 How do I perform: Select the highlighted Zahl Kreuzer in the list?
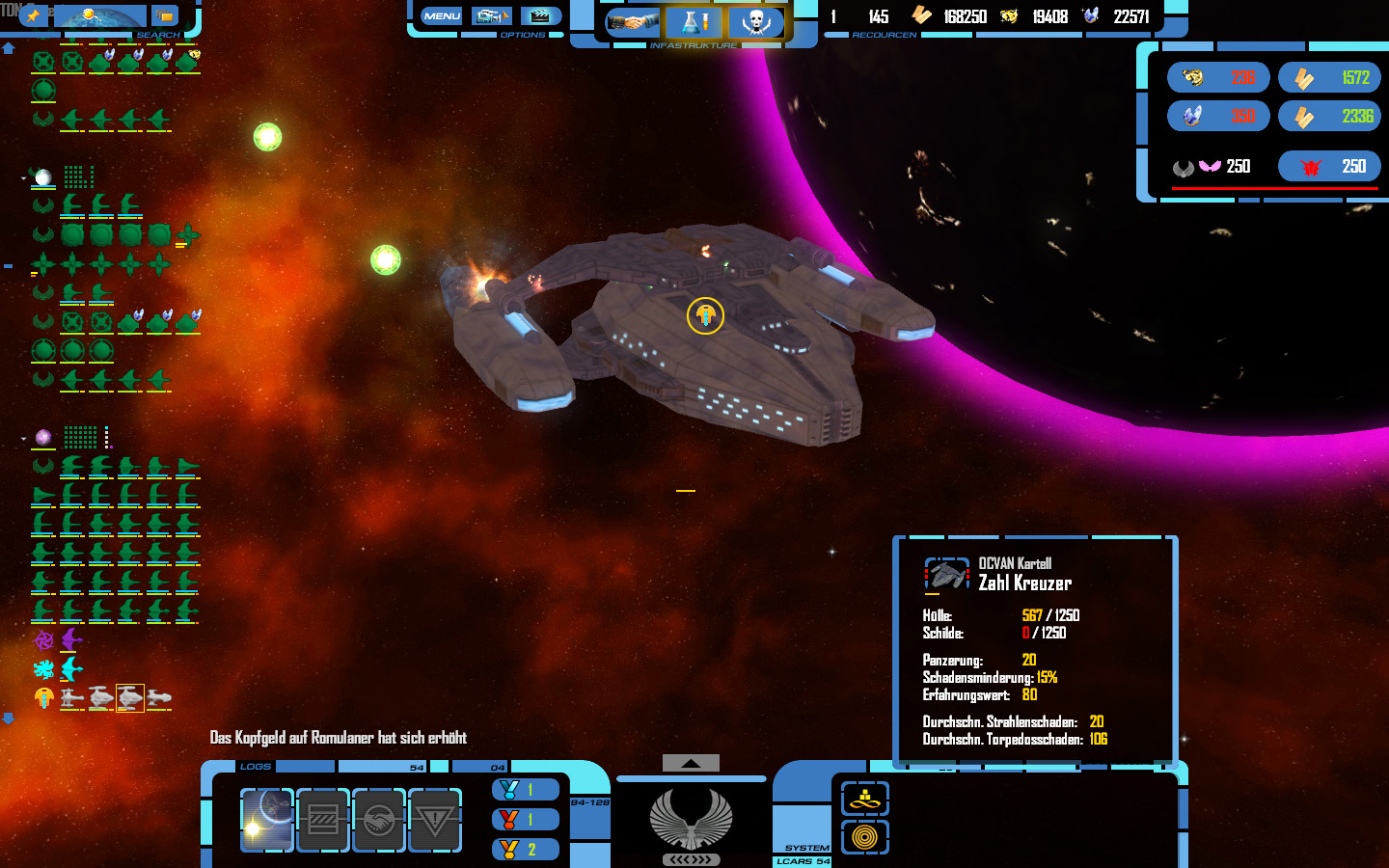pyautogui.click(x=130, y=697)
